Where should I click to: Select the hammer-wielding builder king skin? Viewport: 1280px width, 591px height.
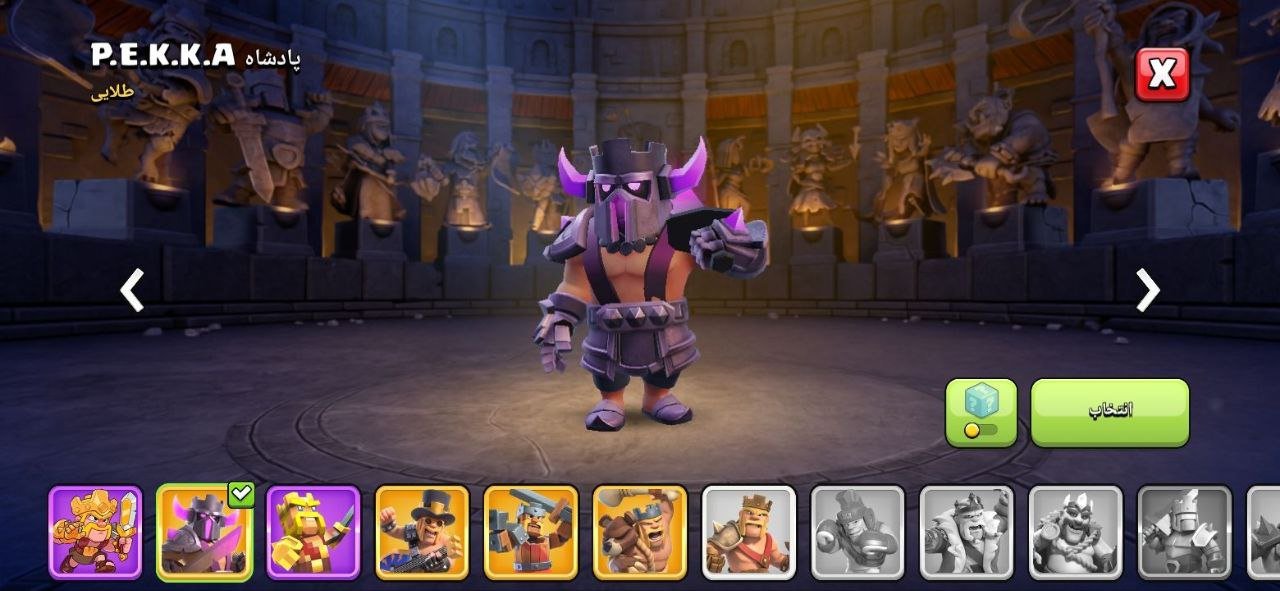click(531, 532)
